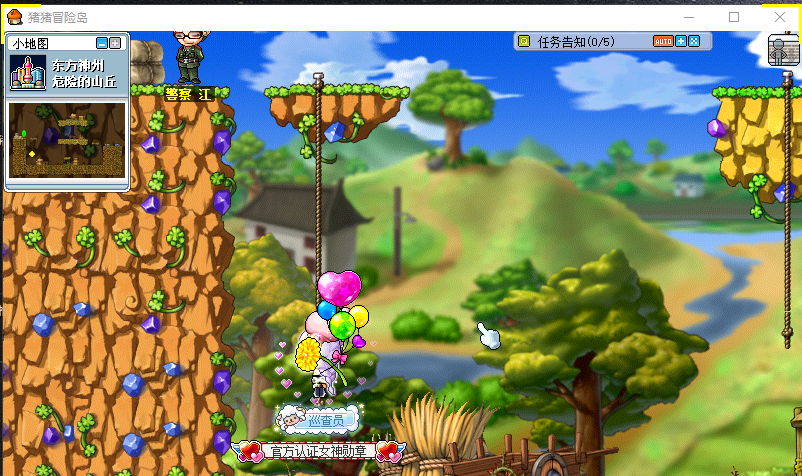Open the character portrait icon
Screen dimensions: 802x476
tap(782, 50)
